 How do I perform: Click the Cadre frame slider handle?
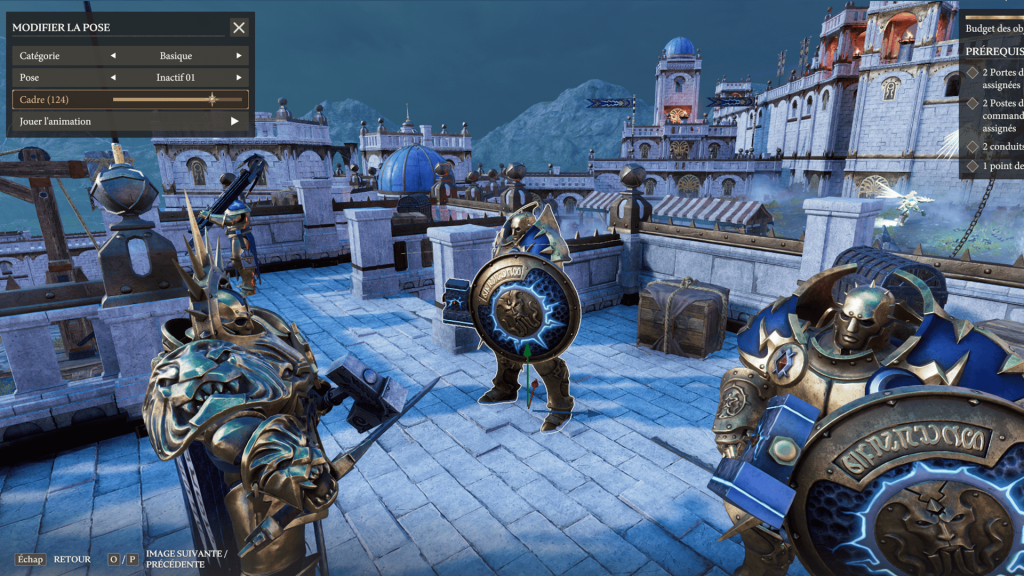pyautogui.click(x=212, y=99)
